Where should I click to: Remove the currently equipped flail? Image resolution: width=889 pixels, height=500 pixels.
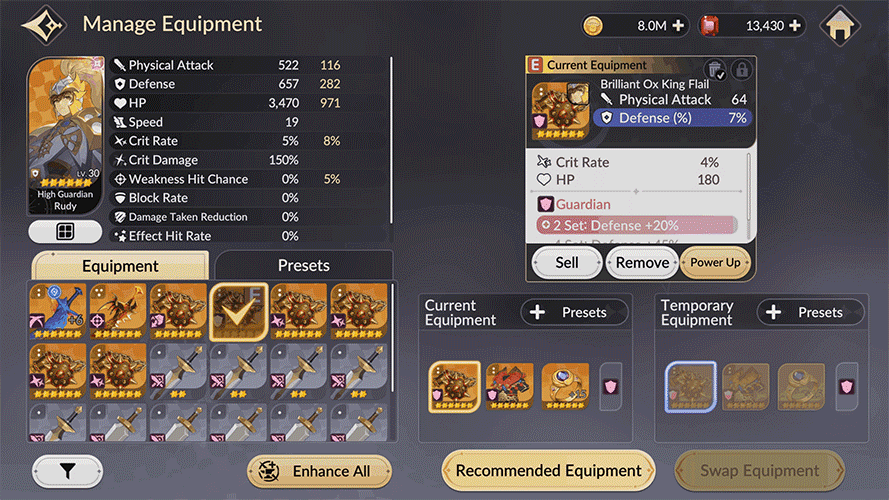(642, 262)
